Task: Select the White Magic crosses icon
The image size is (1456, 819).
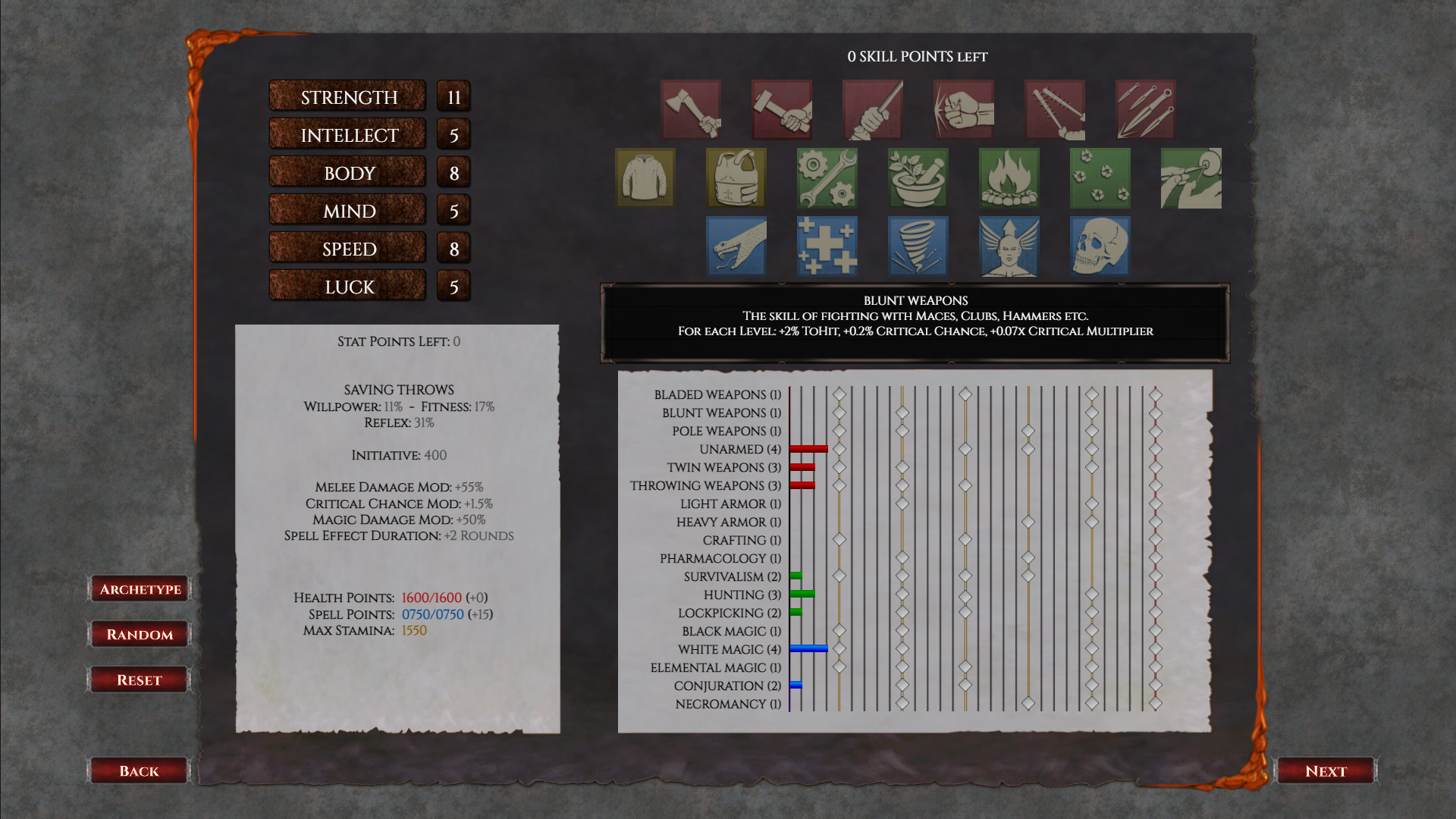Action: 827,246
